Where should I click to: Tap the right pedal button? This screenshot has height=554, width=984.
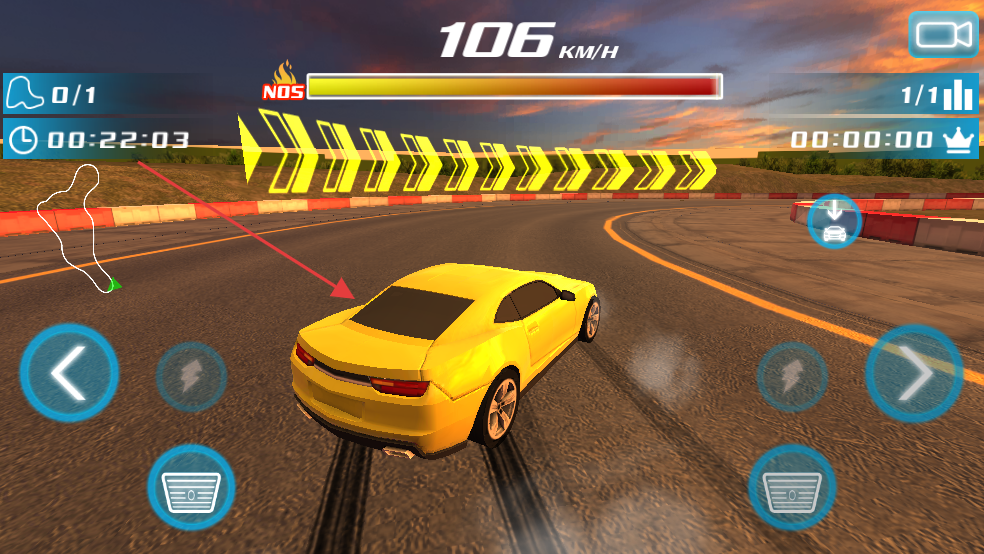[791, 488]
